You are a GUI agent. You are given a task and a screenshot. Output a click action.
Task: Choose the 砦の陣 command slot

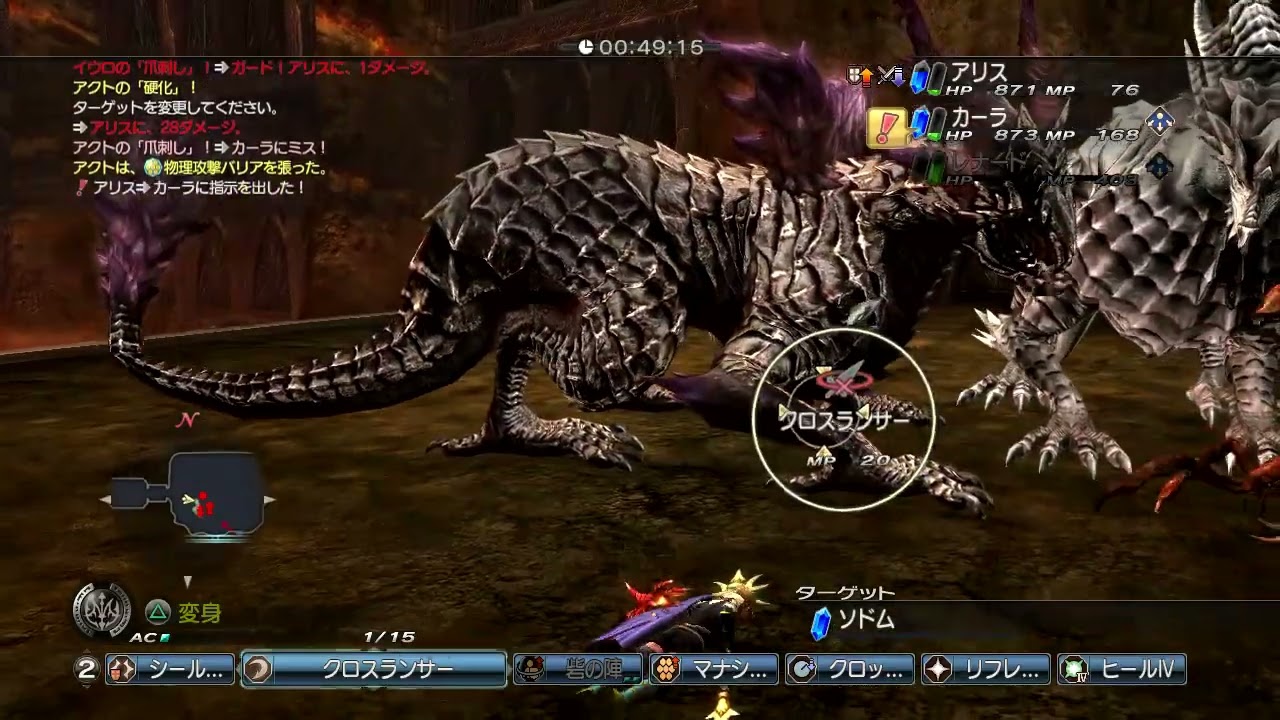click(577, 669)
